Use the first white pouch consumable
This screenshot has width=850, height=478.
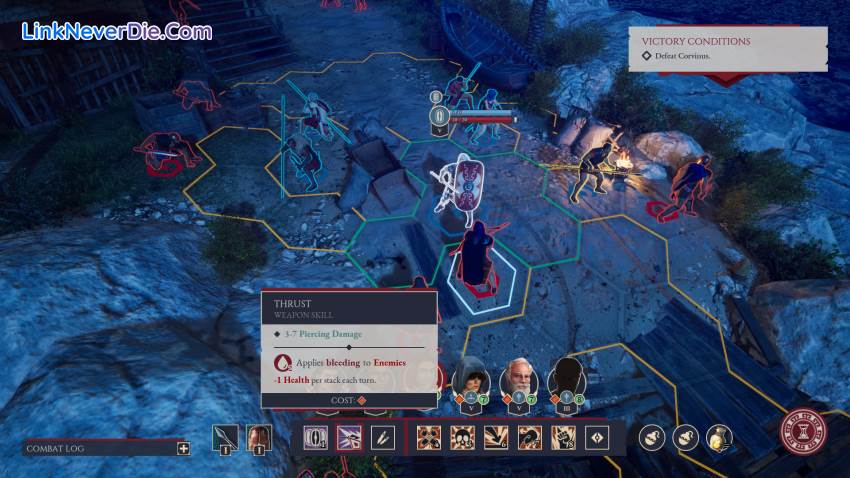(652, 437)
